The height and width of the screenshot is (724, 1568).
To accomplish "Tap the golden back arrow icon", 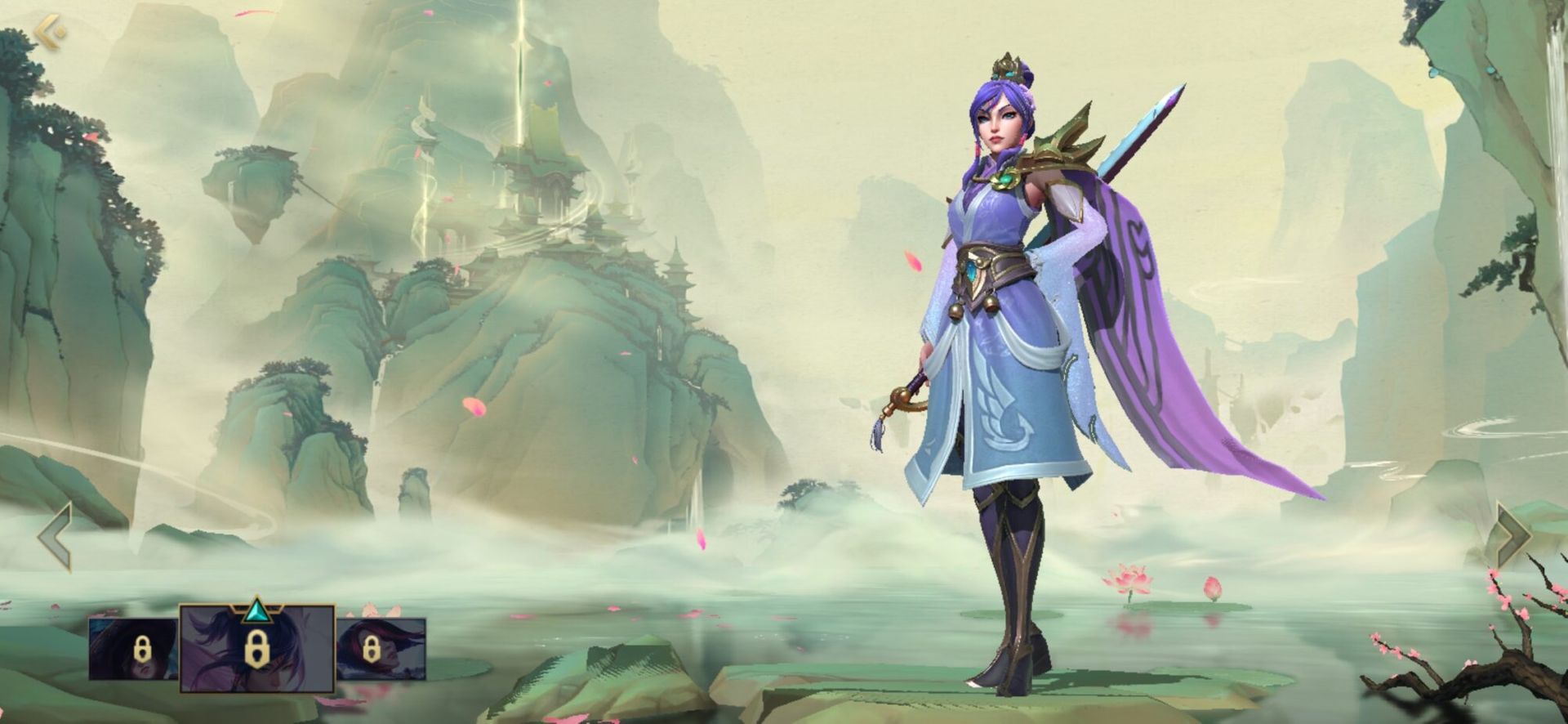I will [47, 31].
